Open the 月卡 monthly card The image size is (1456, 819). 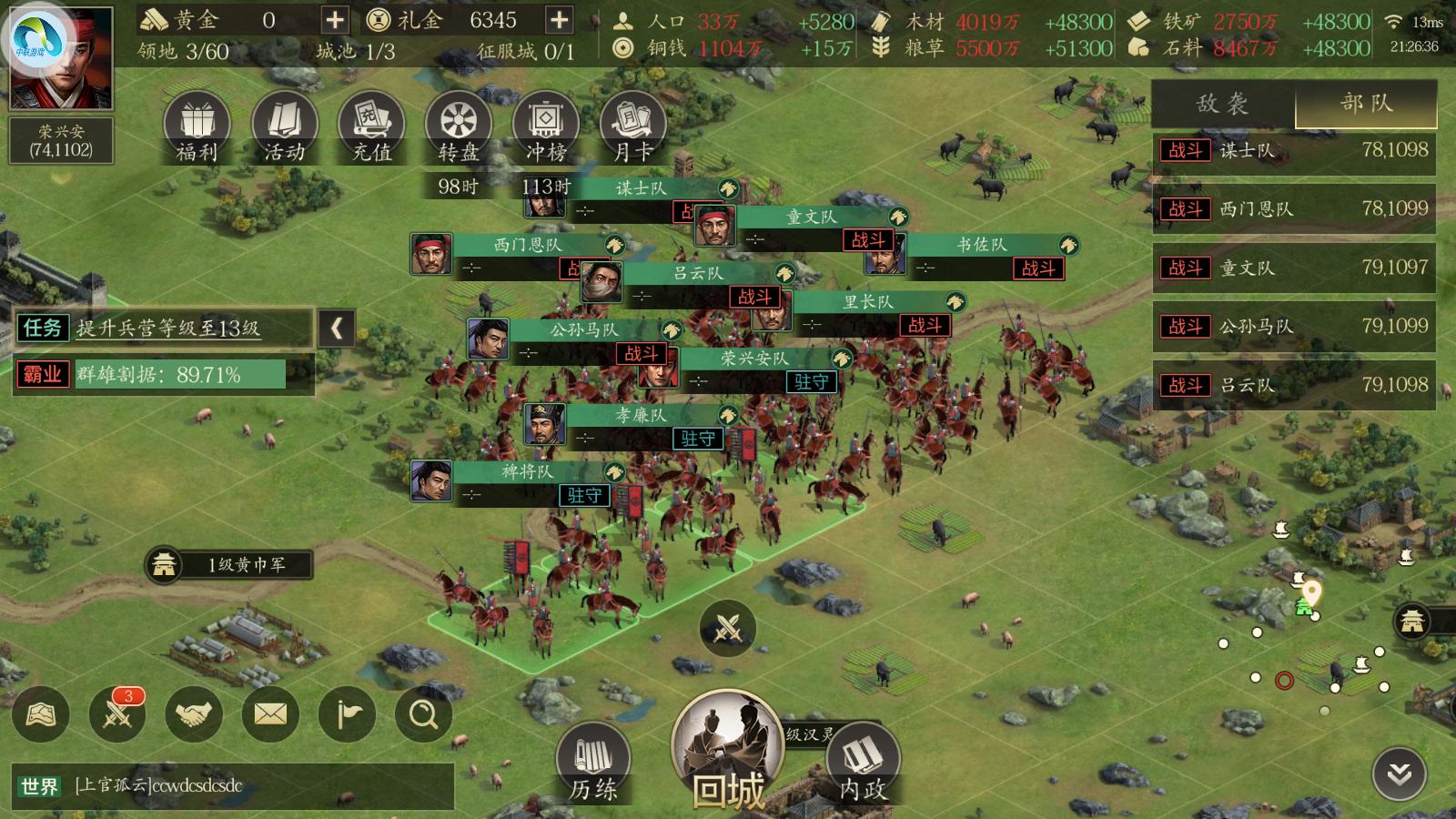(x=633, y=127)
